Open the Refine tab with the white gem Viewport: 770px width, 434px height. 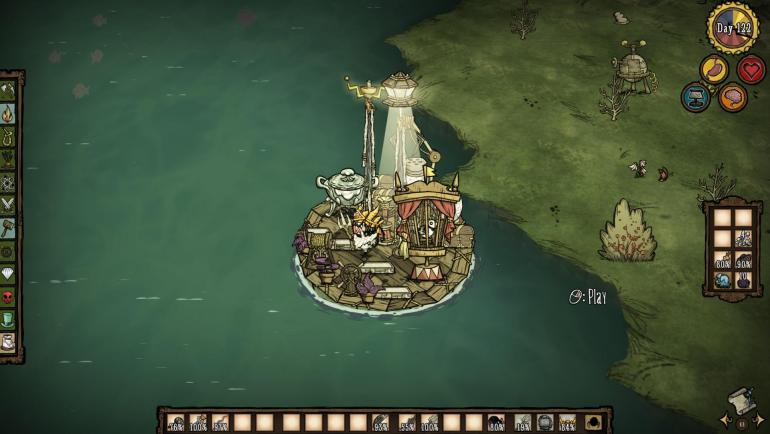pos(8,273)
